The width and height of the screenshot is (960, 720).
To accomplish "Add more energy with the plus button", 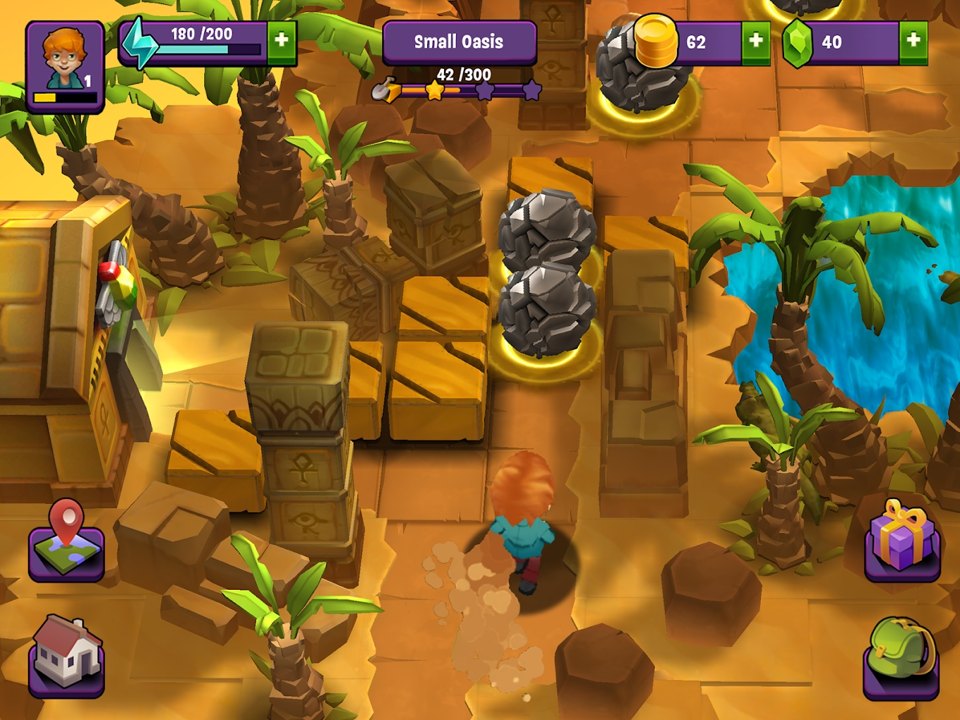I will point(281,42).
